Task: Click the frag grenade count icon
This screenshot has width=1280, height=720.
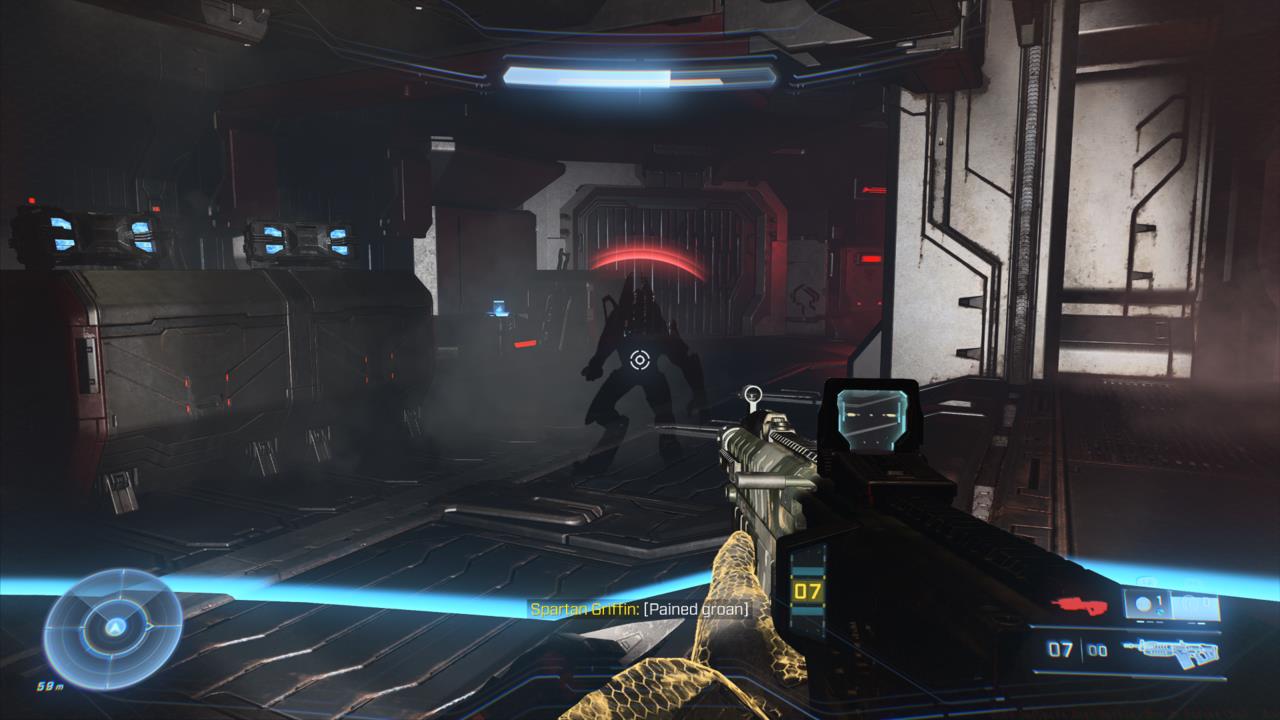Action: [1143, 604]
